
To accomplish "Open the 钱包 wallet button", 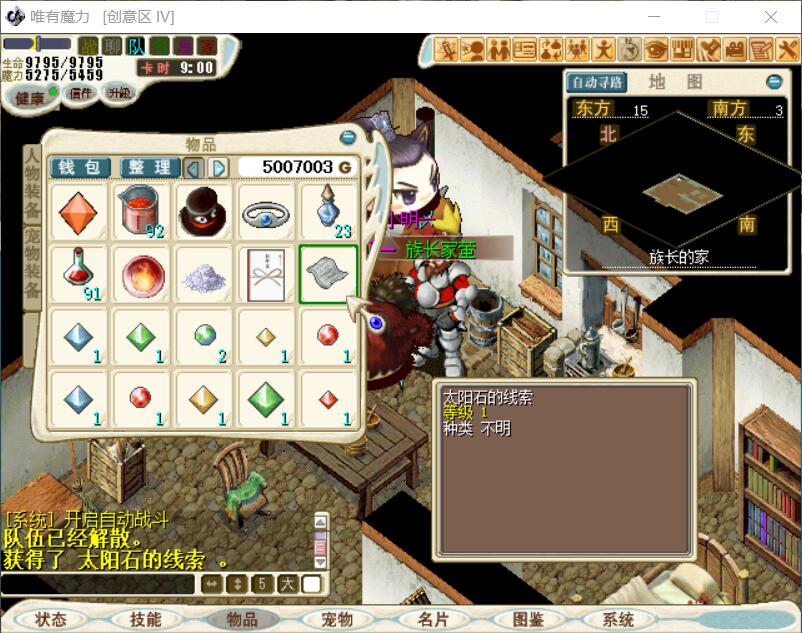I will click(80, 167).
